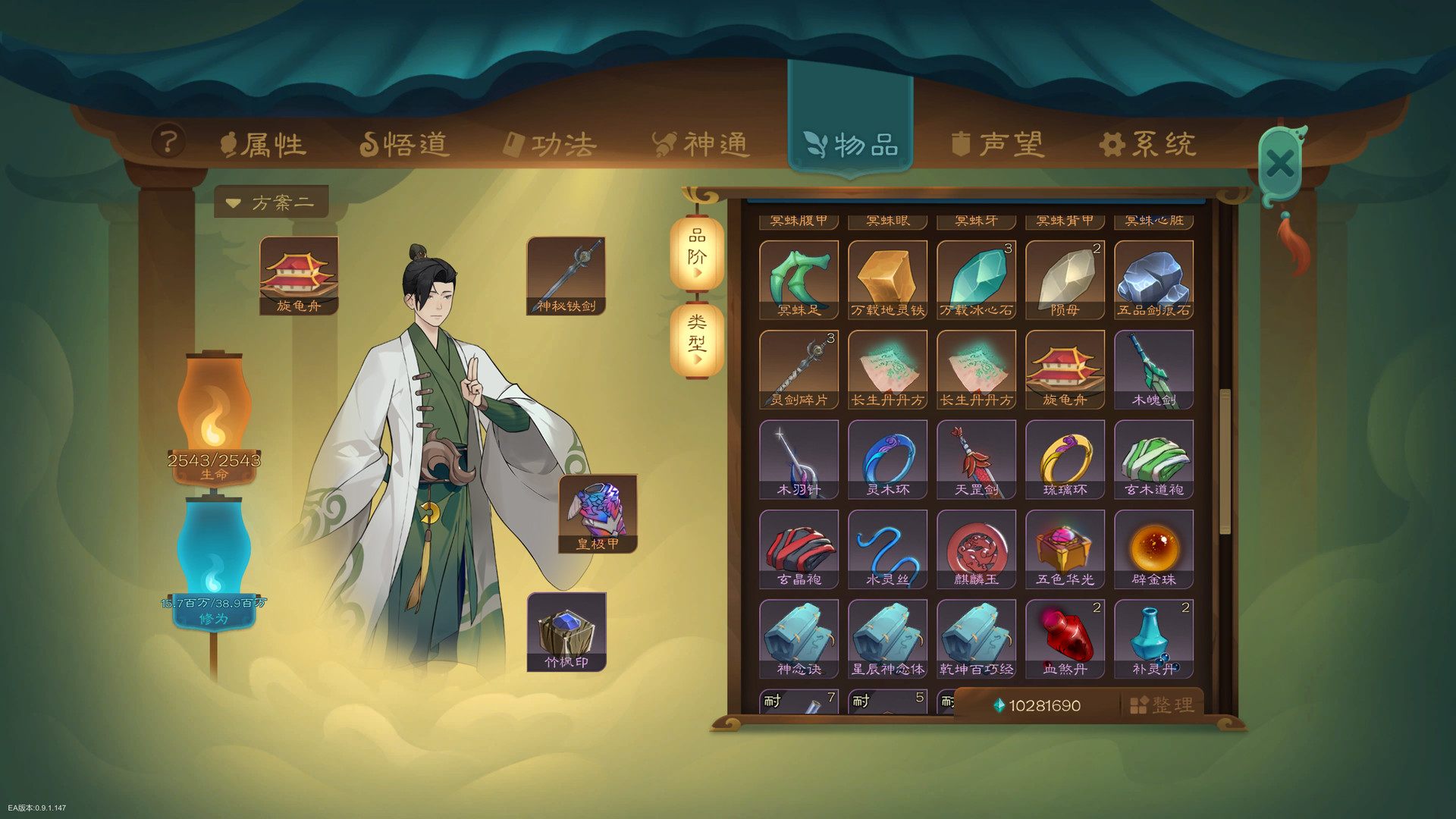1456x819 pixels.
Task: Select the 血煞丹 red pill item
Action: click(1065, 637)
